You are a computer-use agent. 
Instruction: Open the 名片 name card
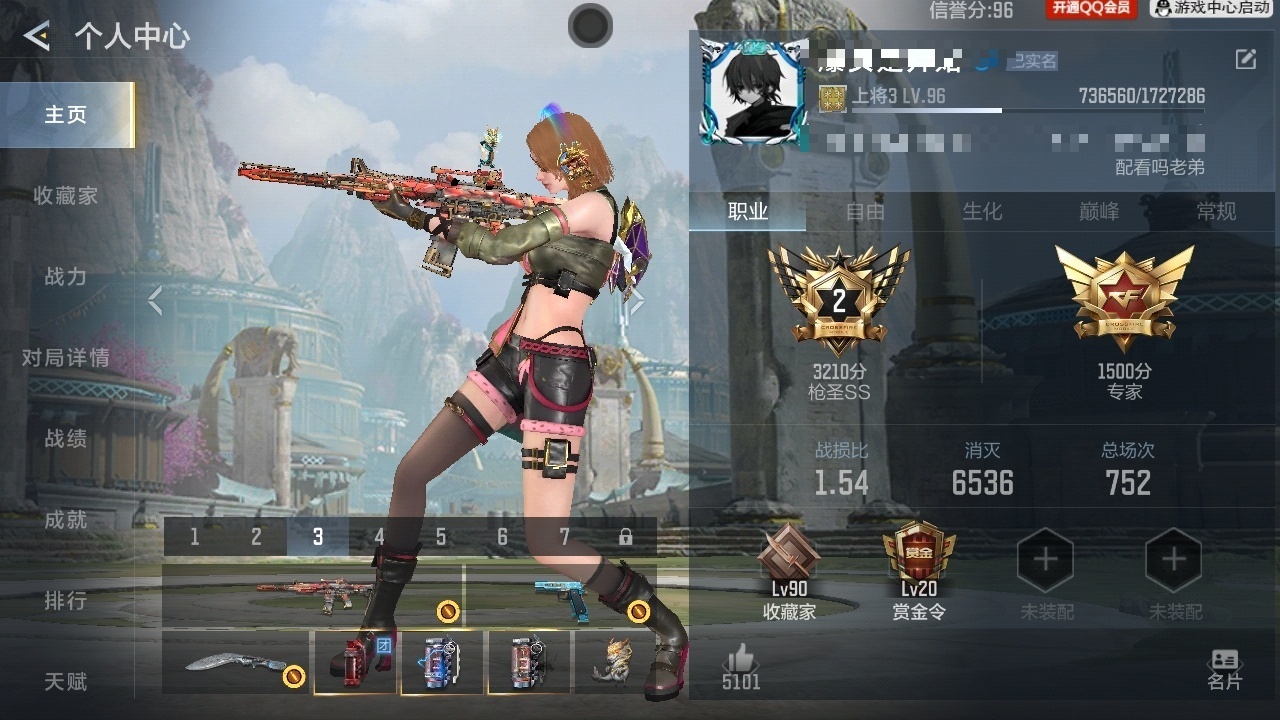pos(1224,670)
